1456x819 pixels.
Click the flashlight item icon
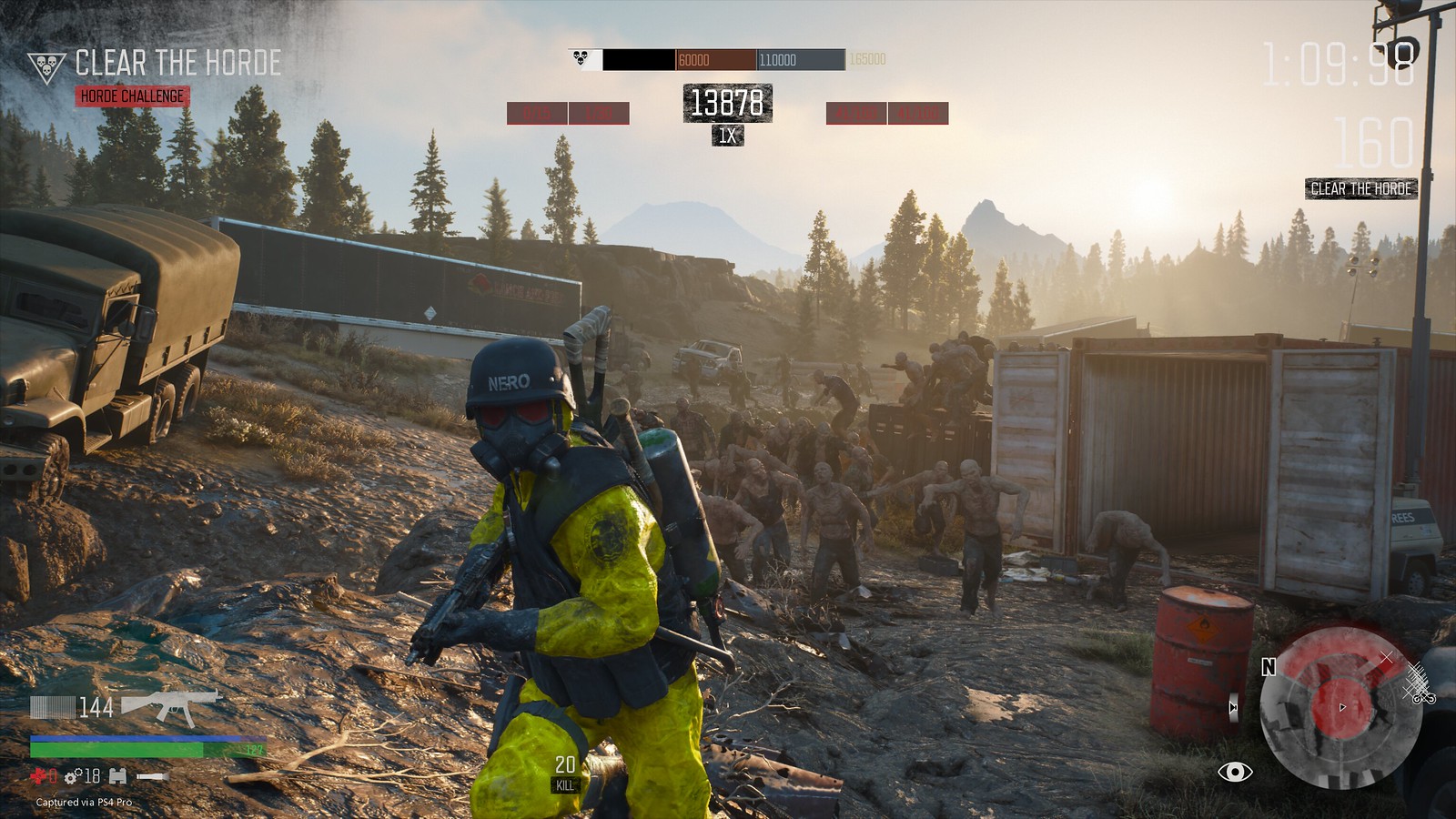152,777
